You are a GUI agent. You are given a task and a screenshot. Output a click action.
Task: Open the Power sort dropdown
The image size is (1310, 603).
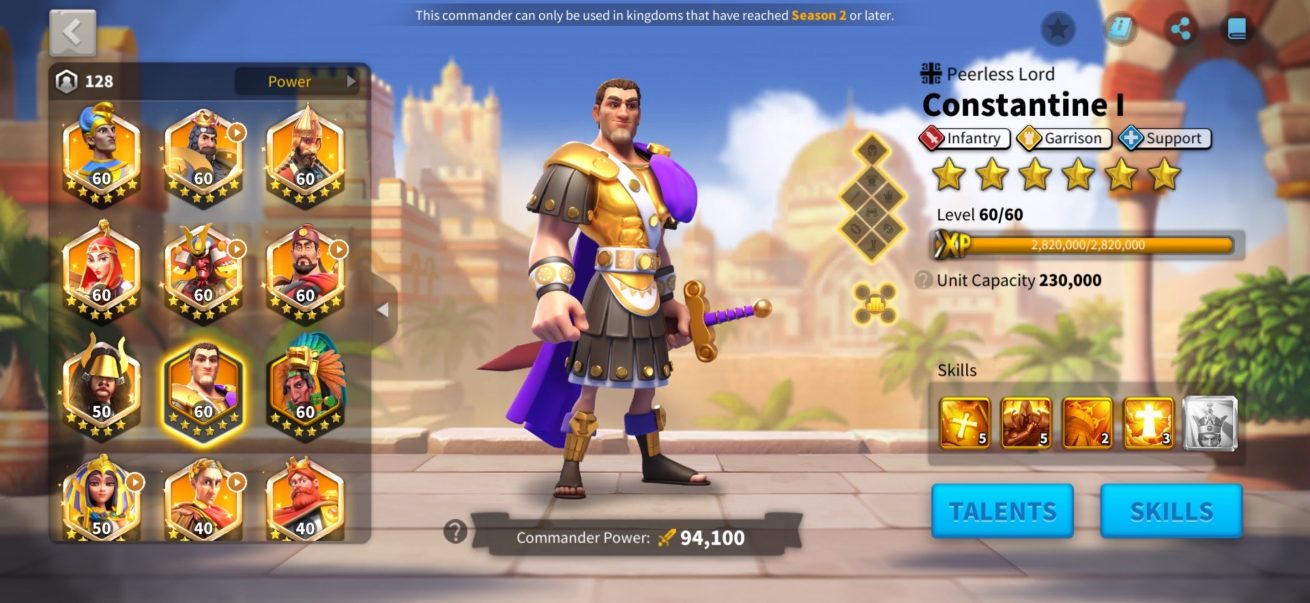(x=296, y=82)
